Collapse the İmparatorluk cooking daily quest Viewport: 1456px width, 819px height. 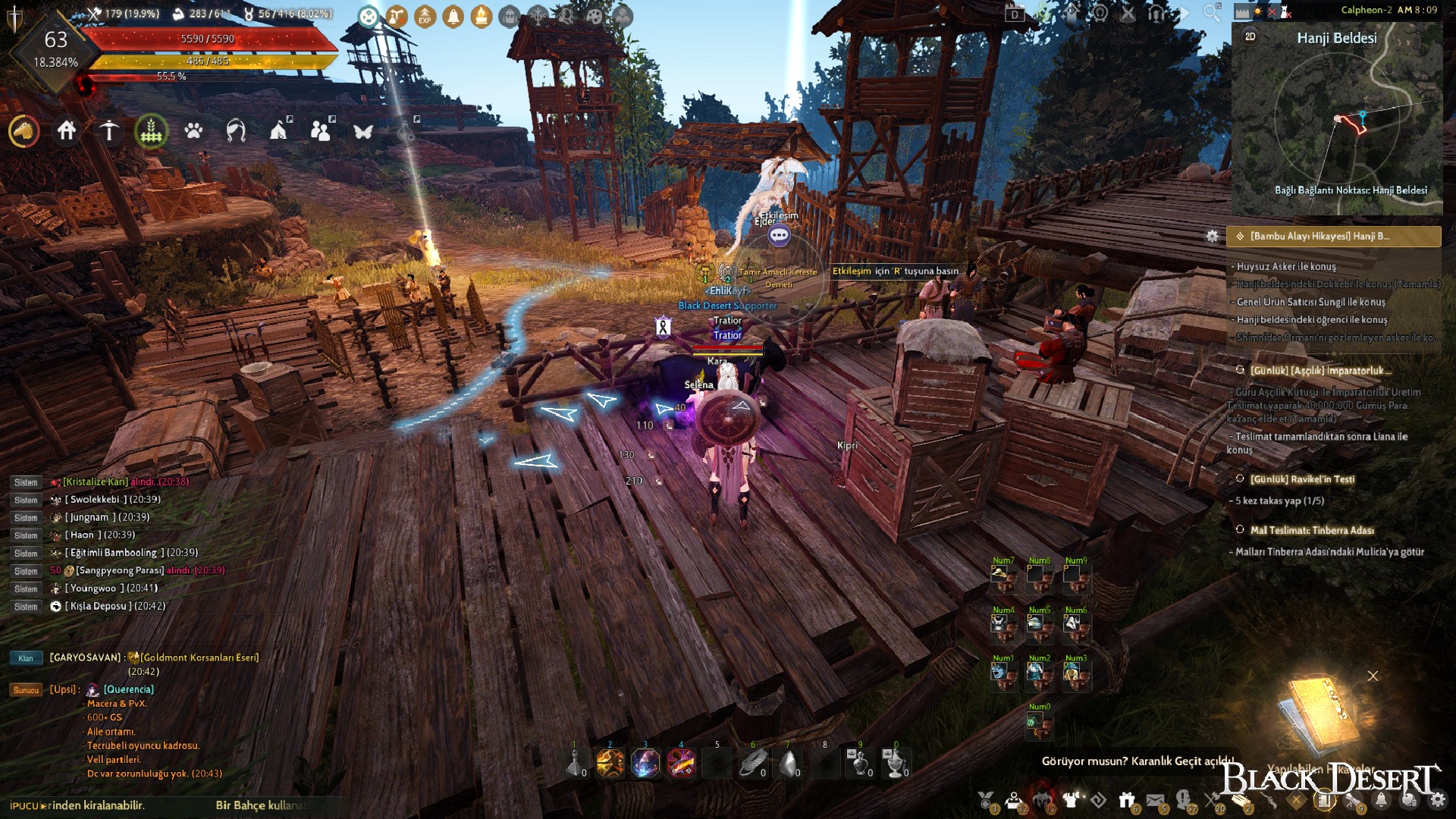tap(1239, 369)
